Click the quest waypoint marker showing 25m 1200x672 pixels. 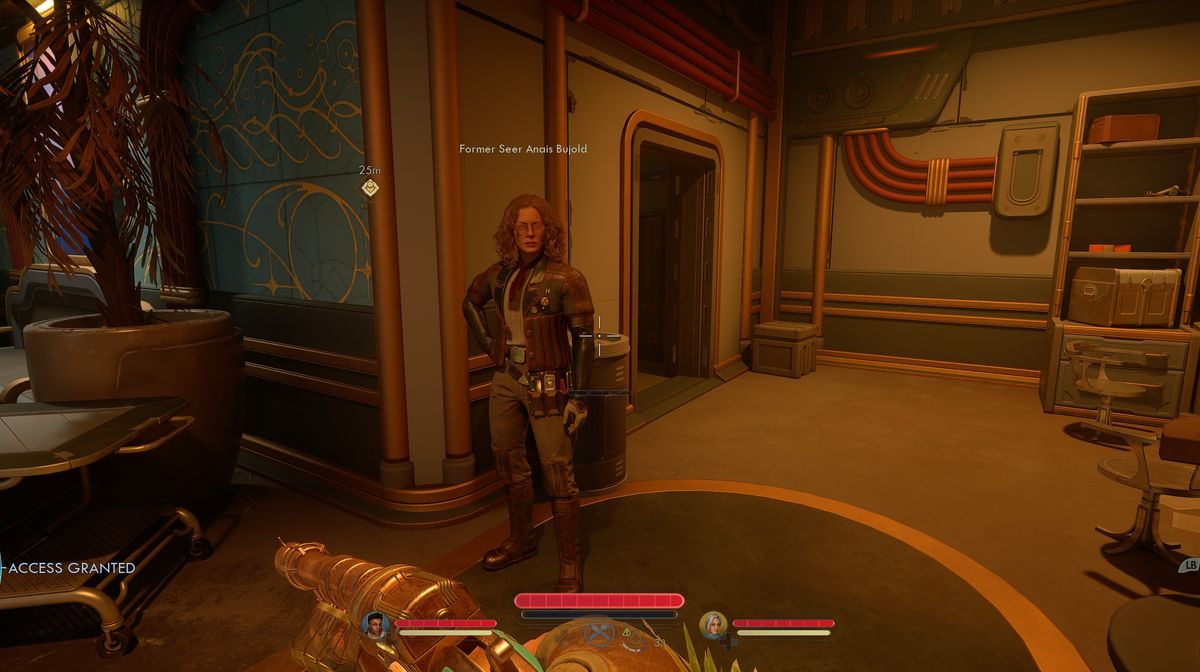(x=370, y=187)
